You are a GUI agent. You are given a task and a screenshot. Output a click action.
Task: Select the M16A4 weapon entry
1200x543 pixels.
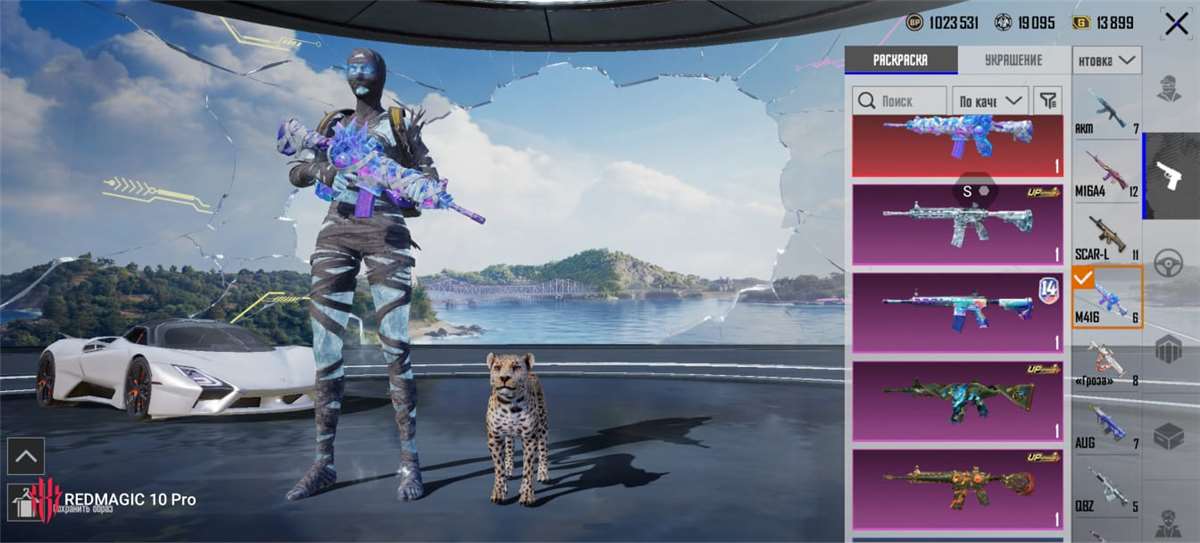pos(1107,174)
